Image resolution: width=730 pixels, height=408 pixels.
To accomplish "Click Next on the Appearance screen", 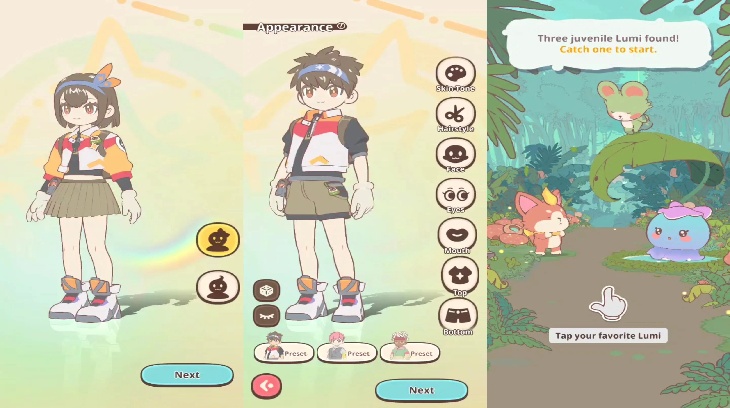I will (x=421, y=390).
